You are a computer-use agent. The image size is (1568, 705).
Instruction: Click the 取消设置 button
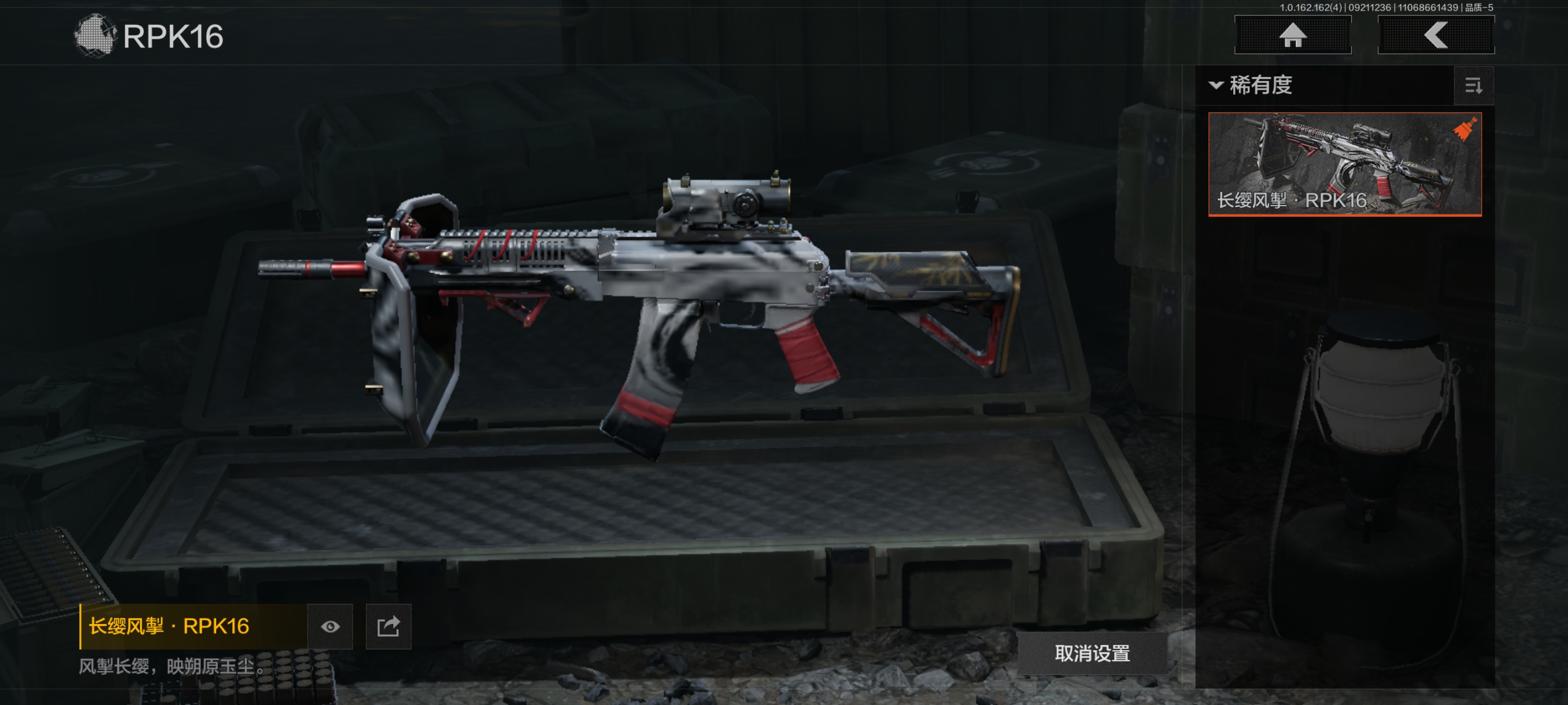tap(1092, 652)
